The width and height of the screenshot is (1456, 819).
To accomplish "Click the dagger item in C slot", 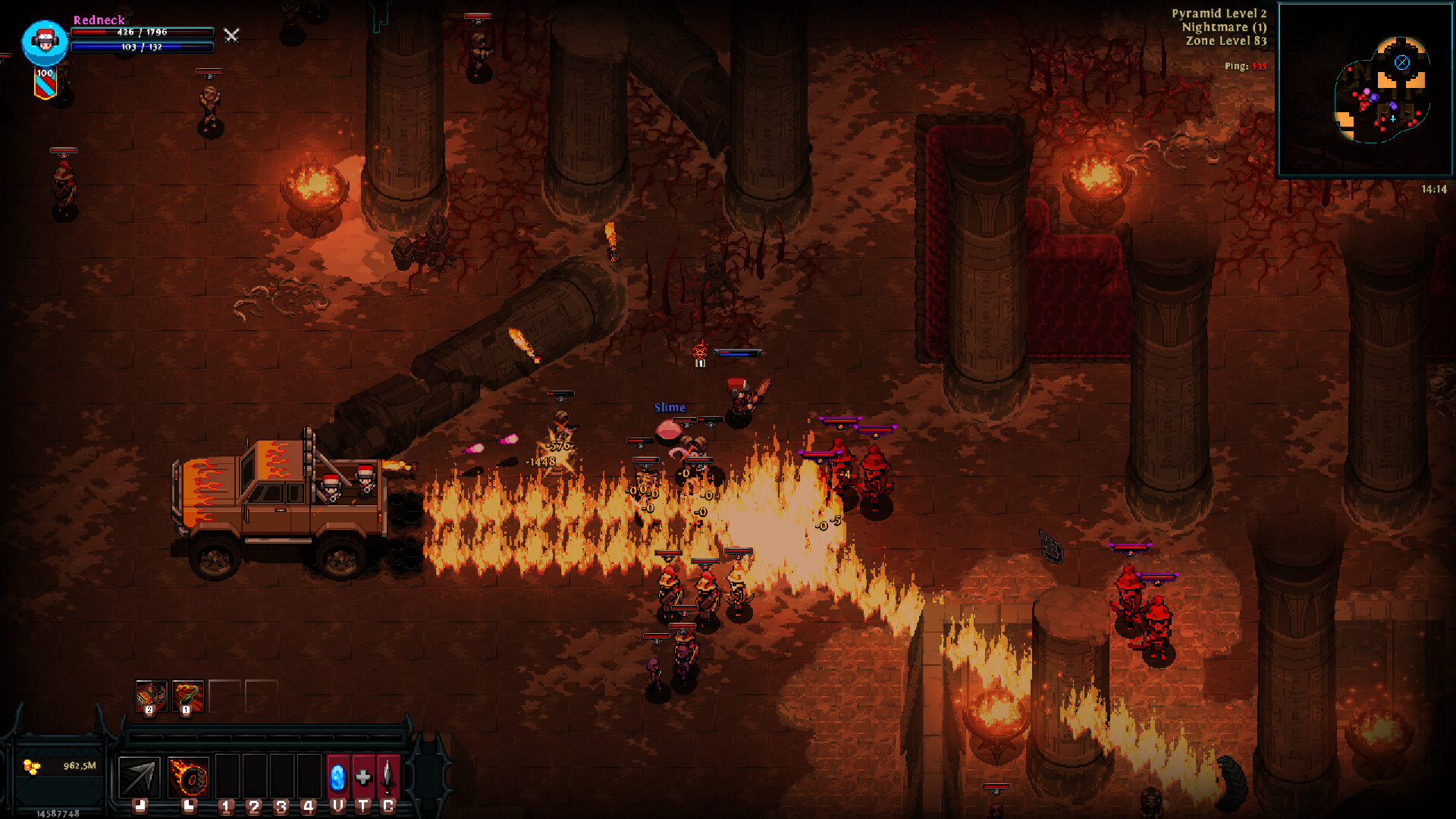I will (388, 777).
